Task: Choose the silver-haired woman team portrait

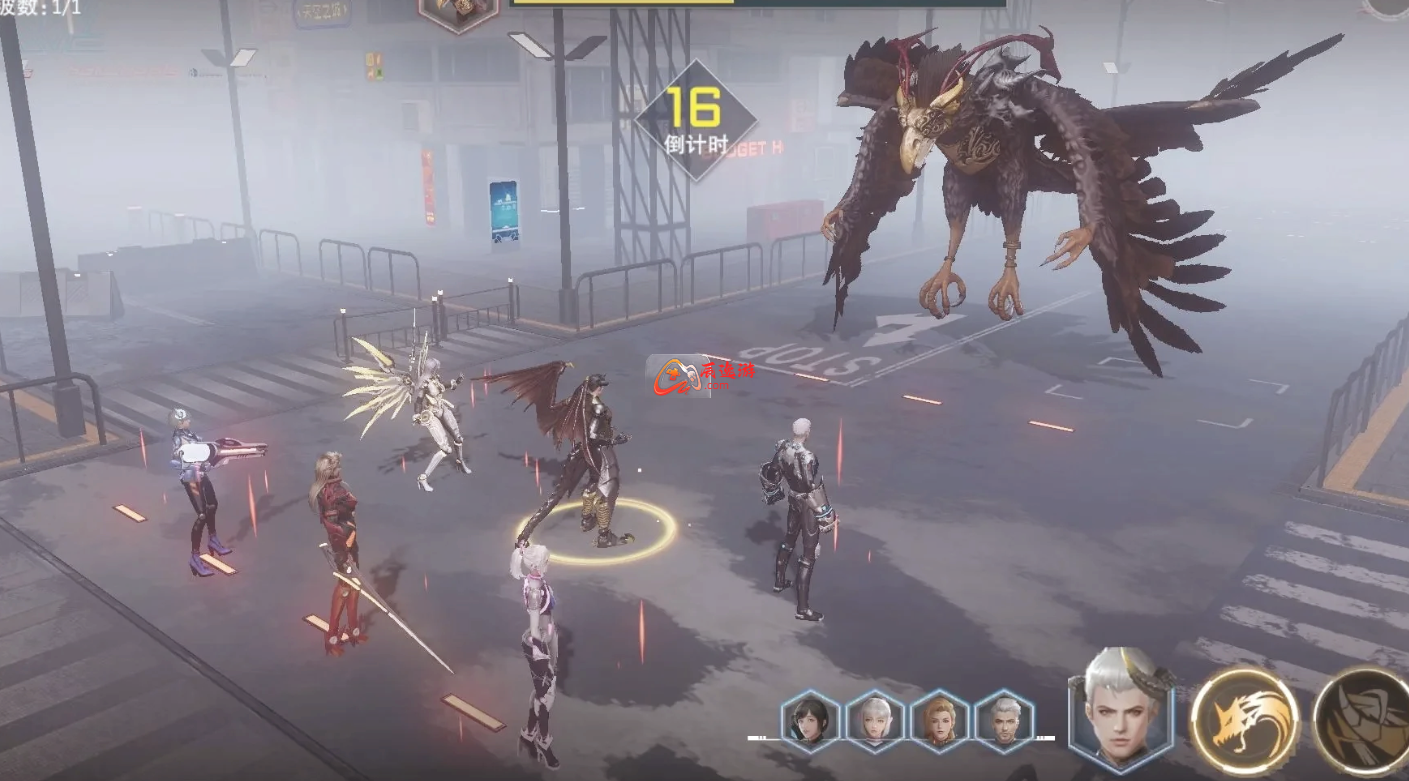Action: [x=875, y=721]
